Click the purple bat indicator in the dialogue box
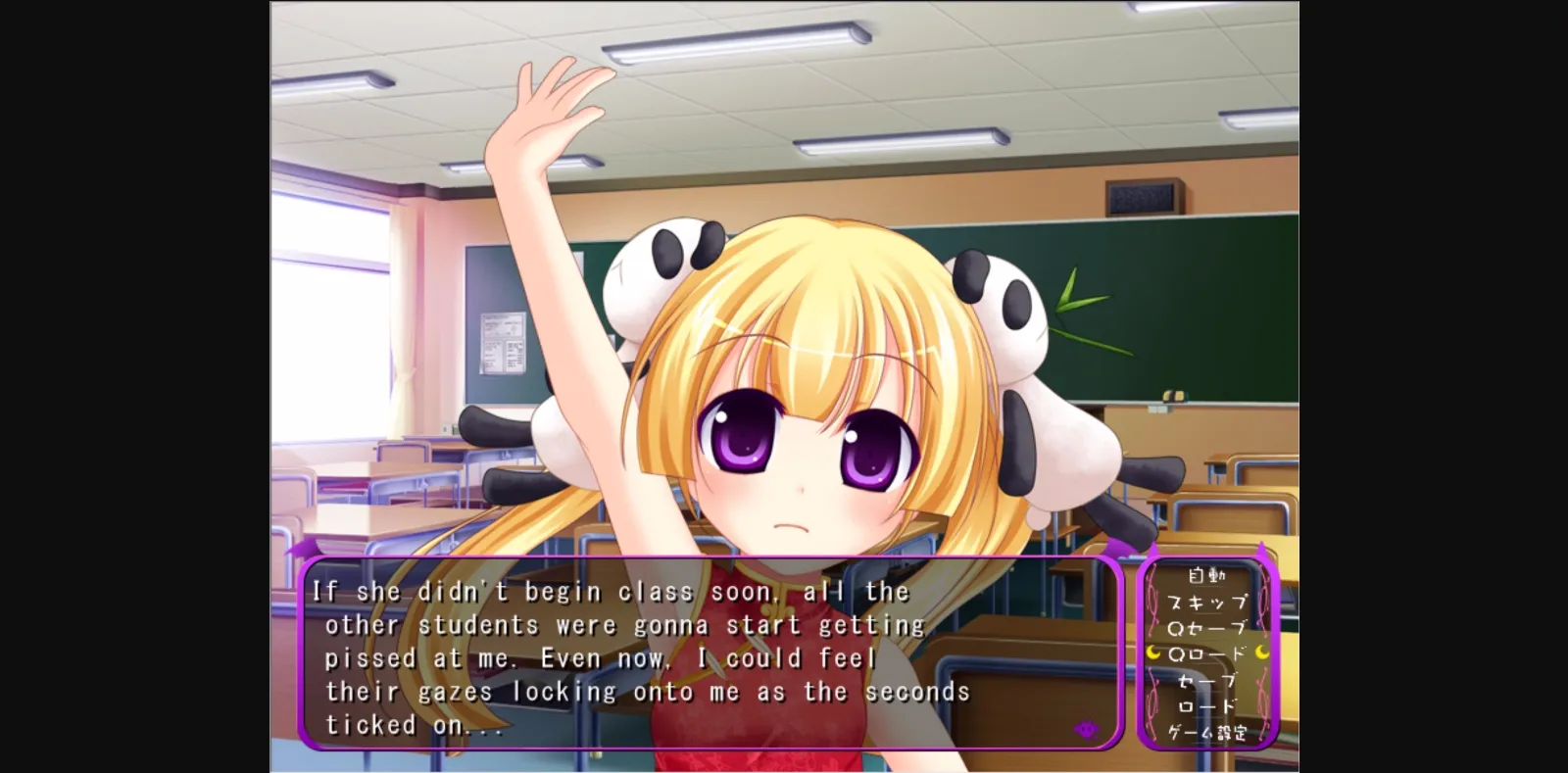This screenshot has width=1568, height=773. (x=1086, y=728)
